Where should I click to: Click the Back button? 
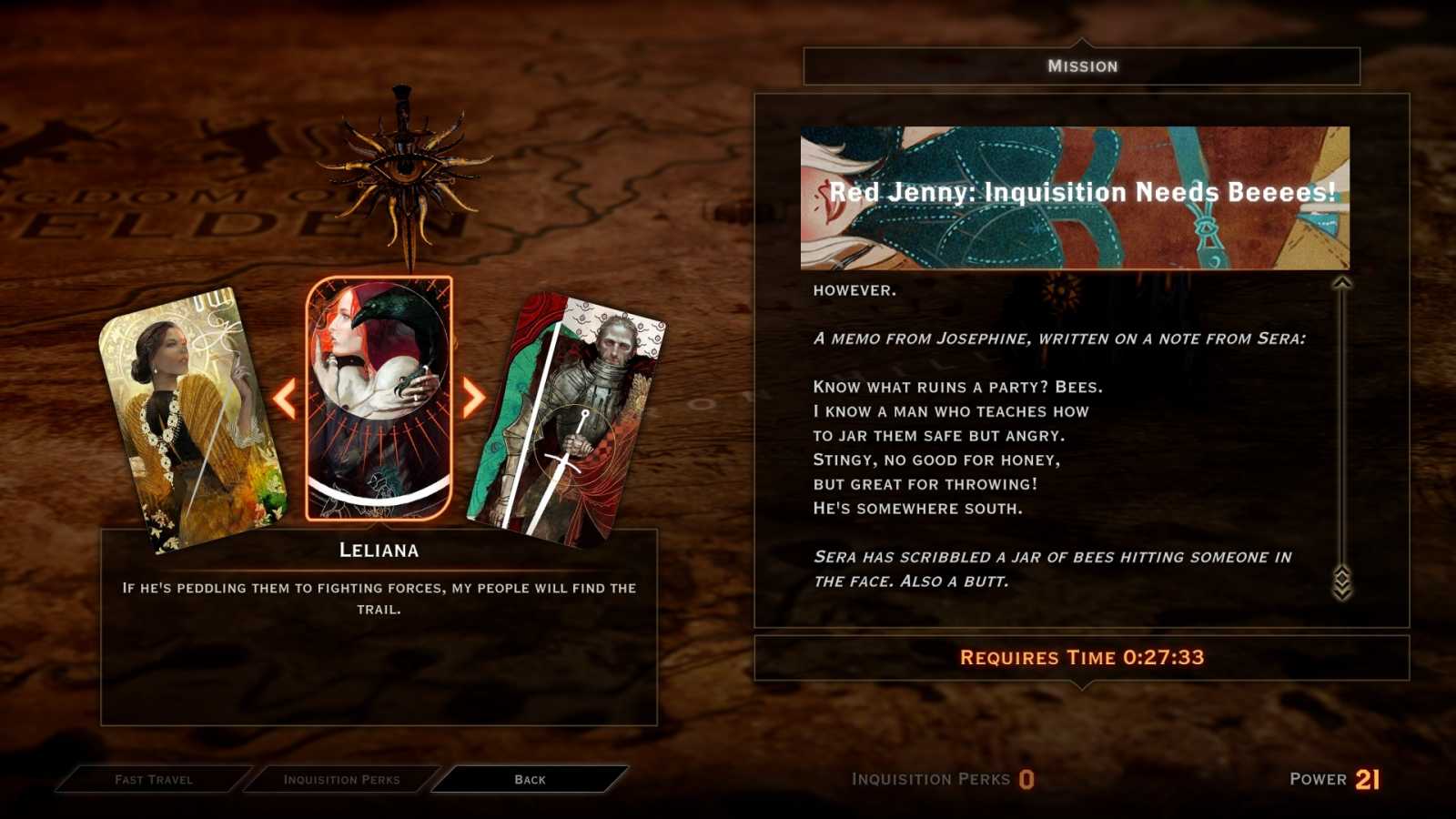point(529,779)
